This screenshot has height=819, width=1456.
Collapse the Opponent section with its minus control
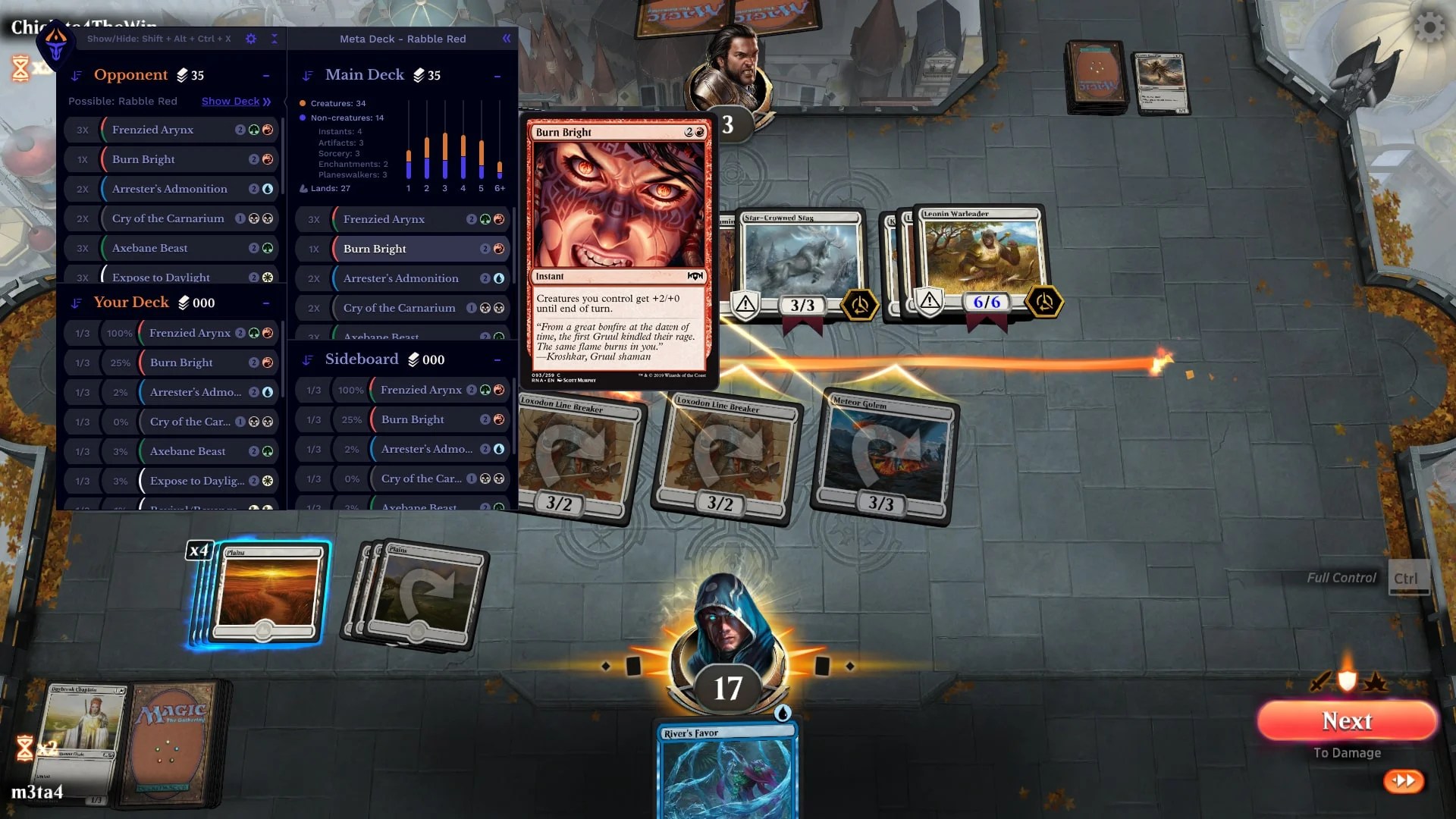[265, 74]
